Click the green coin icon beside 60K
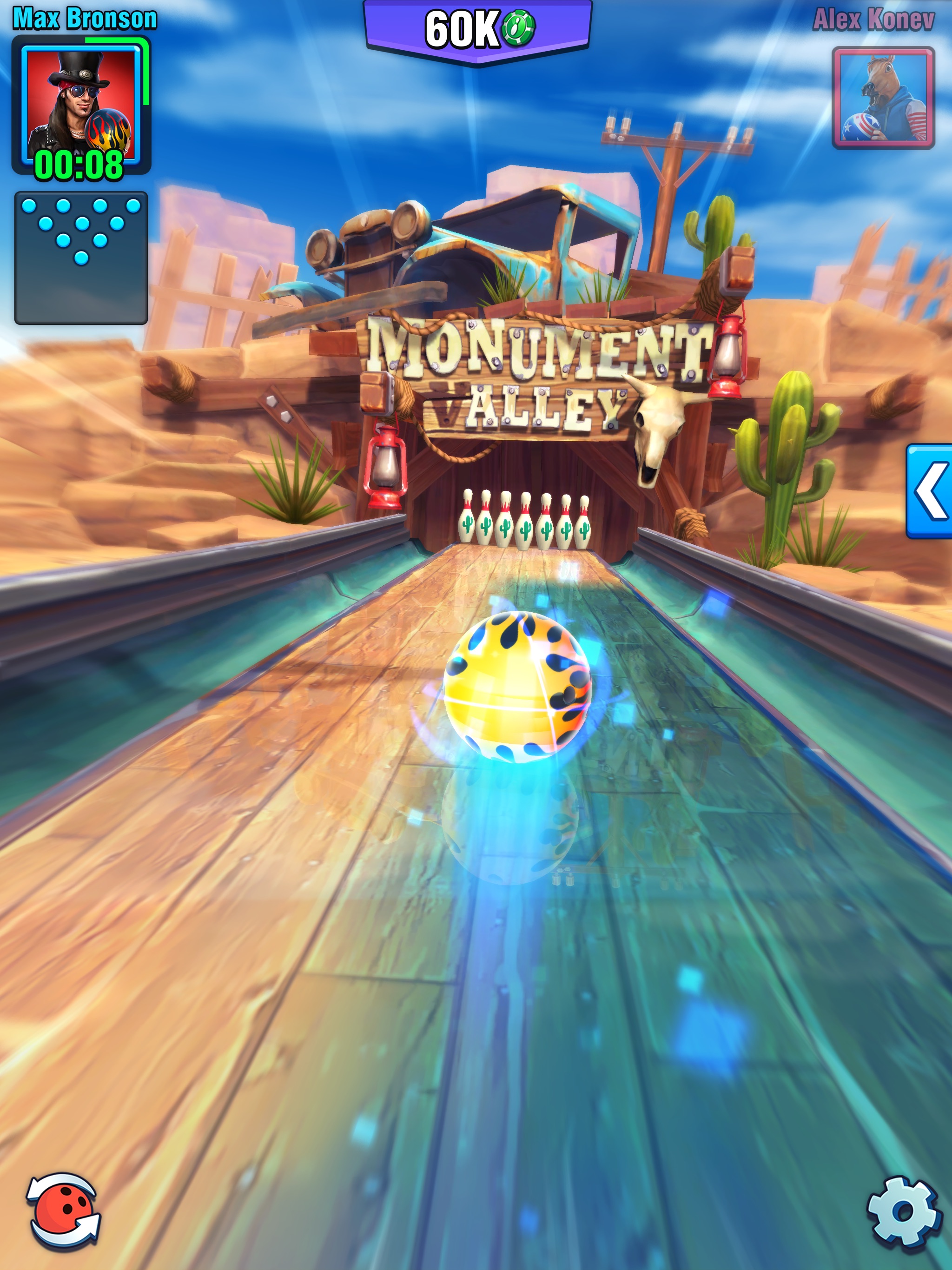The width and height of the screenshot is (952, 1270). (518, 27)
